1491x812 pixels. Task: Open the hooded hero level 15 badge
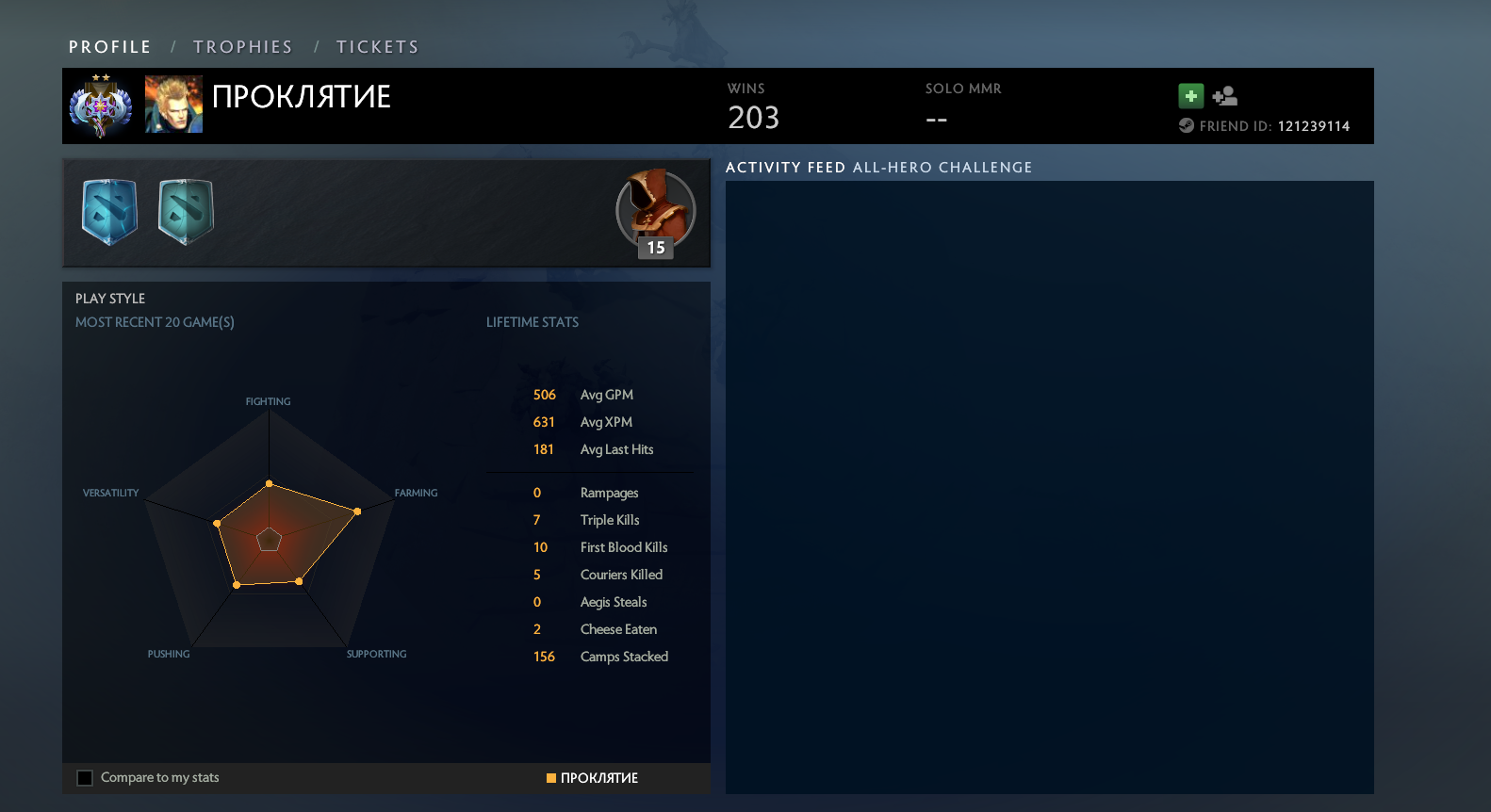655,213
